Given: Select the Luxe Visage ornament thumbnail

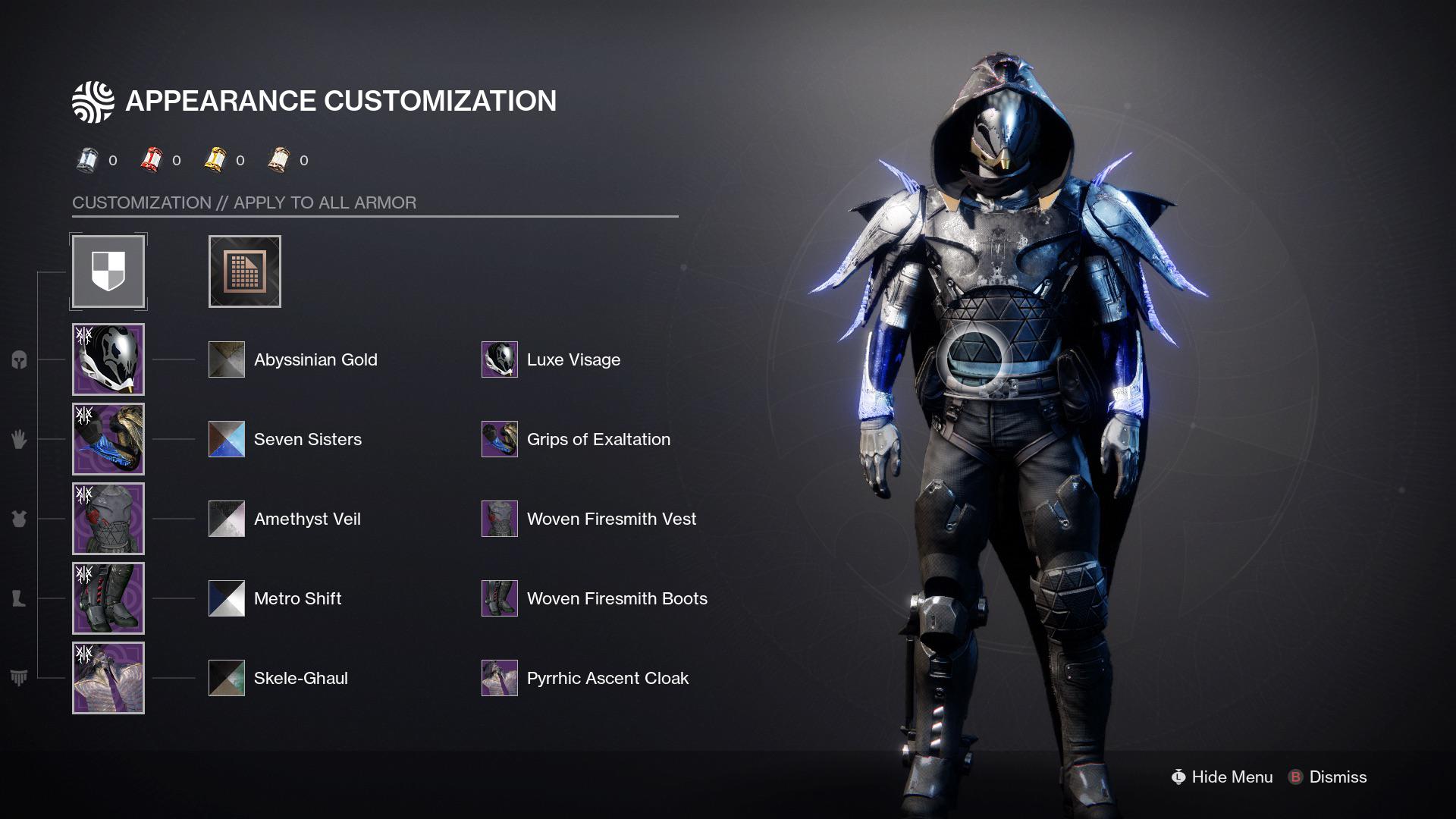Looking at the screenshot, I should point(498,359).
